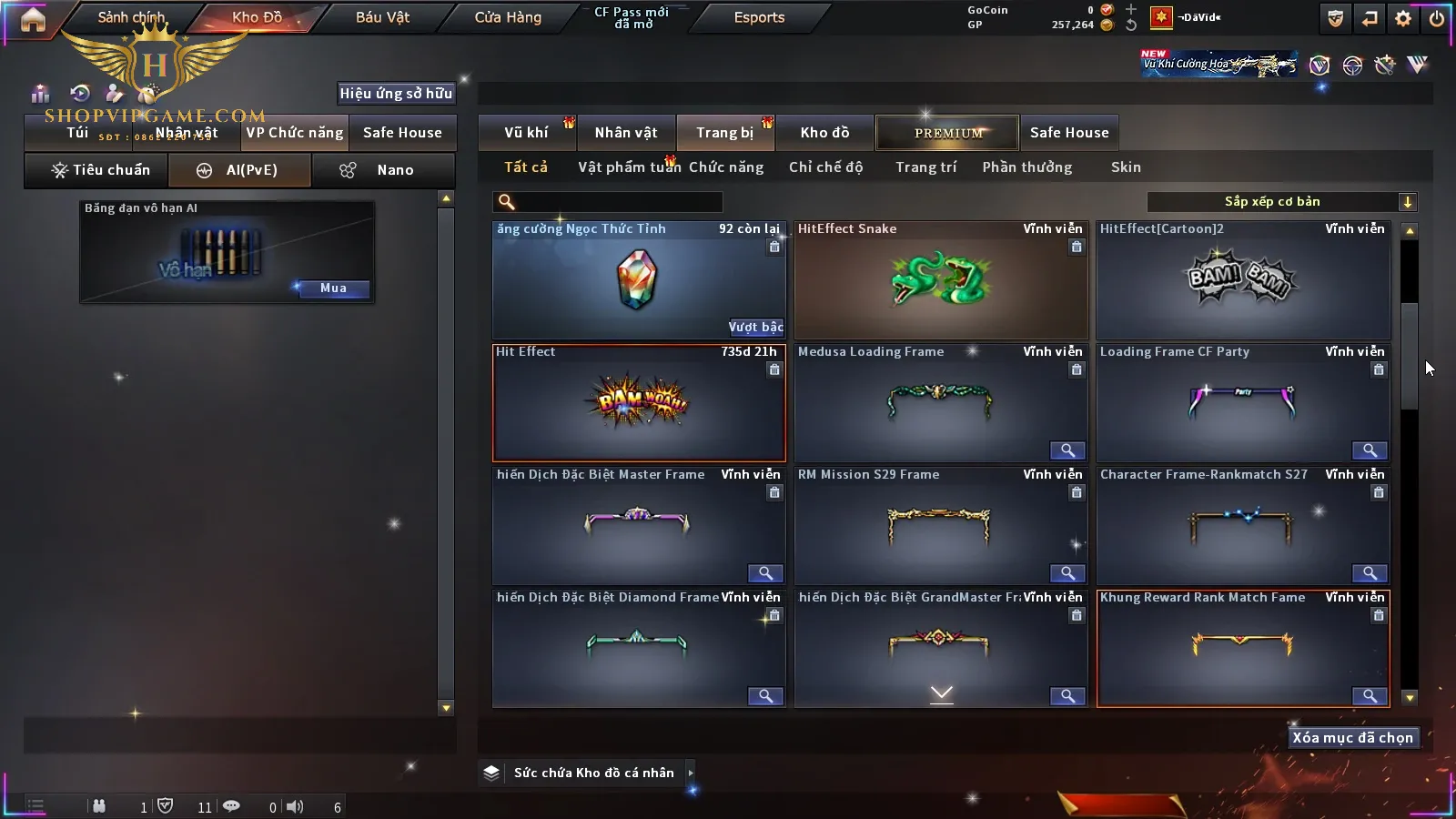Select the HitEffect Snake item
This screenshot has height=819, width=1456.
[x=940, y=280]
